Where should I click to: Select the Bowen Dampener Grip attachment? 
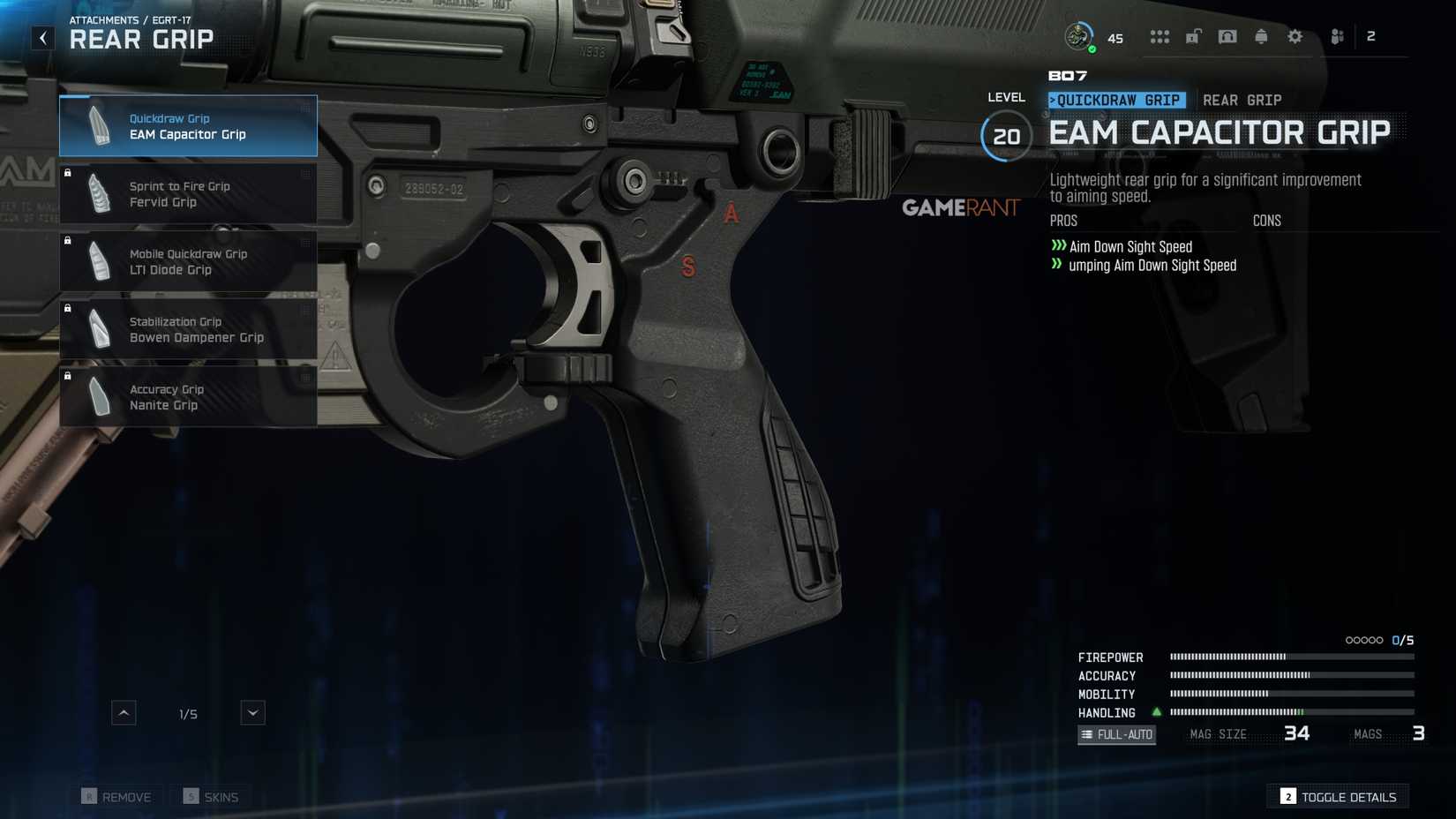(x=188, y=329)
